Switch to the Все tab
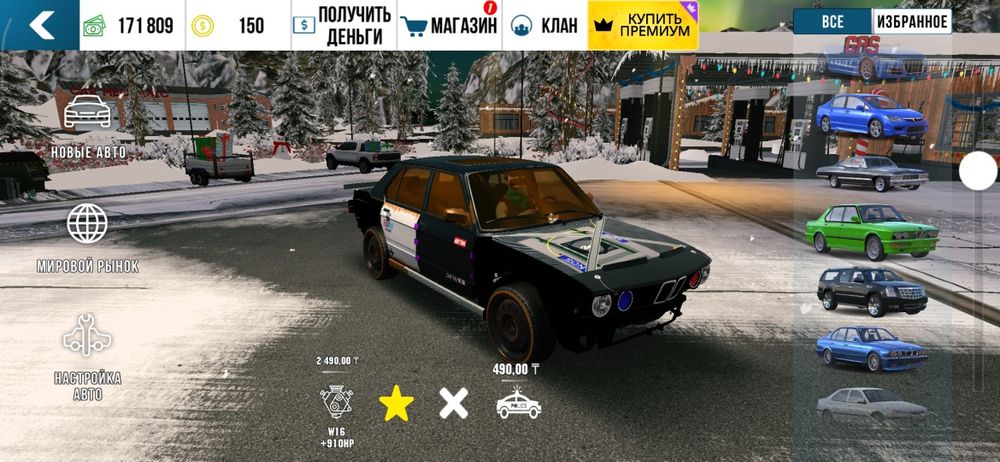1000x462 pixels. (832, 21)
